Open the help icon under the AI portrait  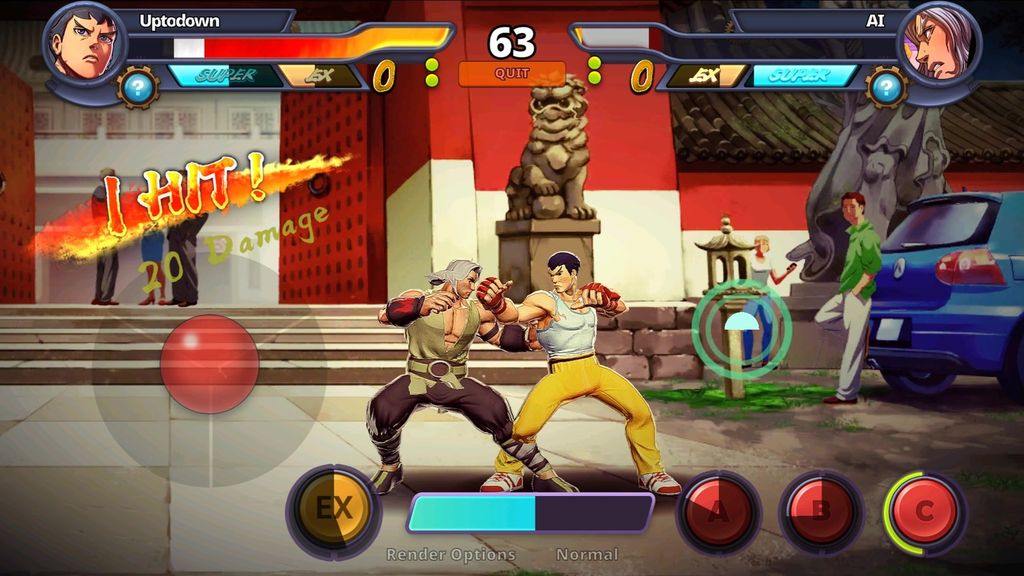[886, 88]
